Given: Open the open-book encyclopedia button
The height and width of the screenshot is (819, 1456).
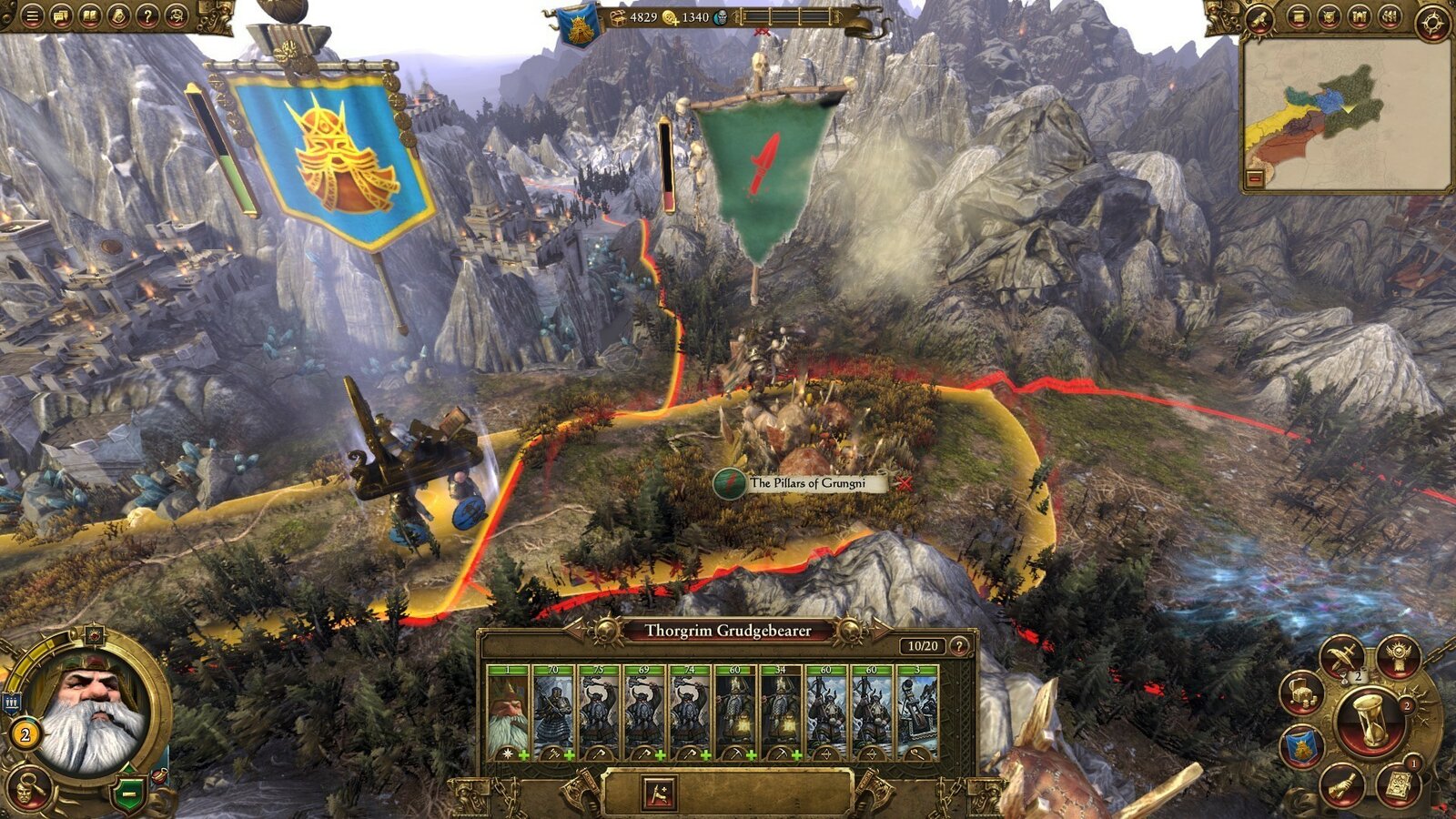Looking at the screenshot, I should (x=89, y=15).
